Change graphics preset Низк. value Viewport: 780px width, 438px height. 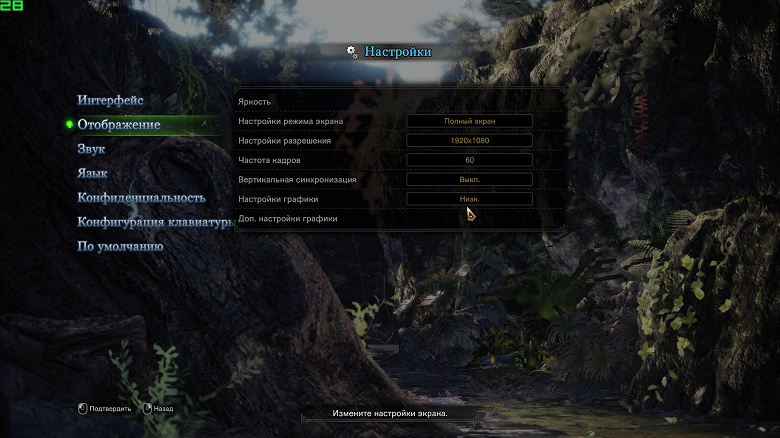(469, 199)
